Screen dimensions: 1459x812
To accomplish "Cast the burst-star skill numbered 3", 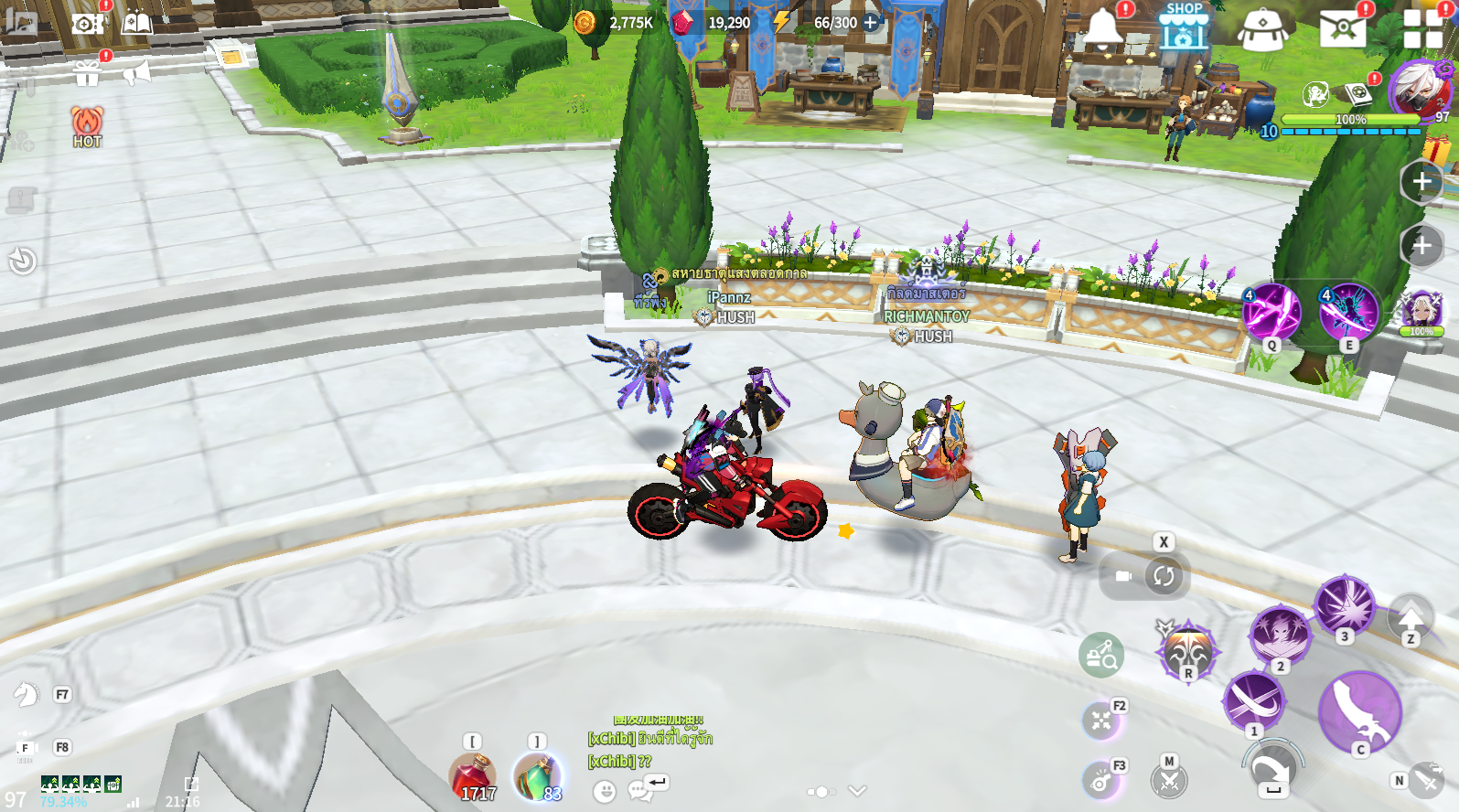I will (1344, 605).
